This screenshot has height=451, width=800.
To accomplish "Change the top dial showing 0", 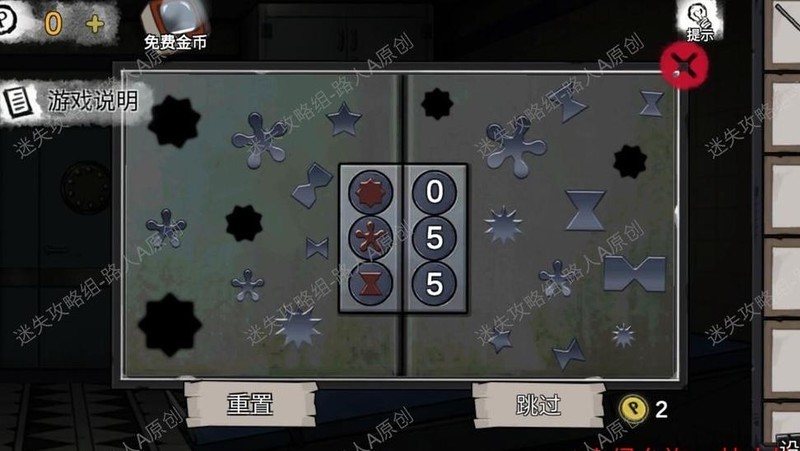I will [434, 190].
